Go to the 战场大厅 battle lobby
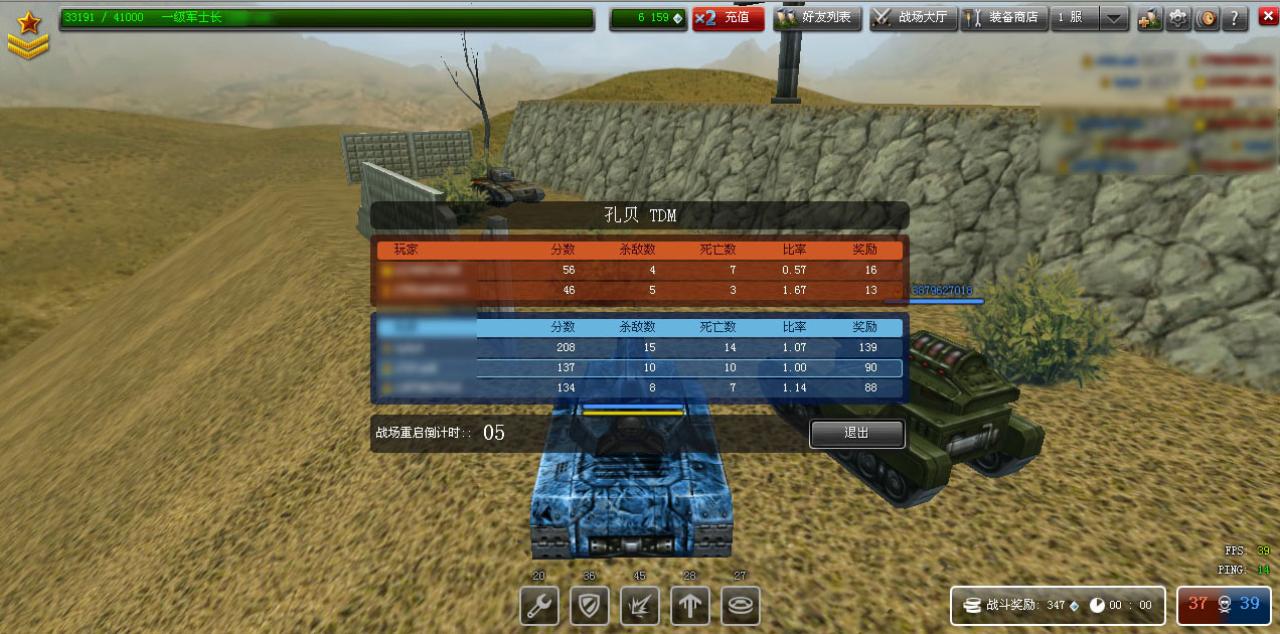 pyautogui.click(x=913, y=18)
